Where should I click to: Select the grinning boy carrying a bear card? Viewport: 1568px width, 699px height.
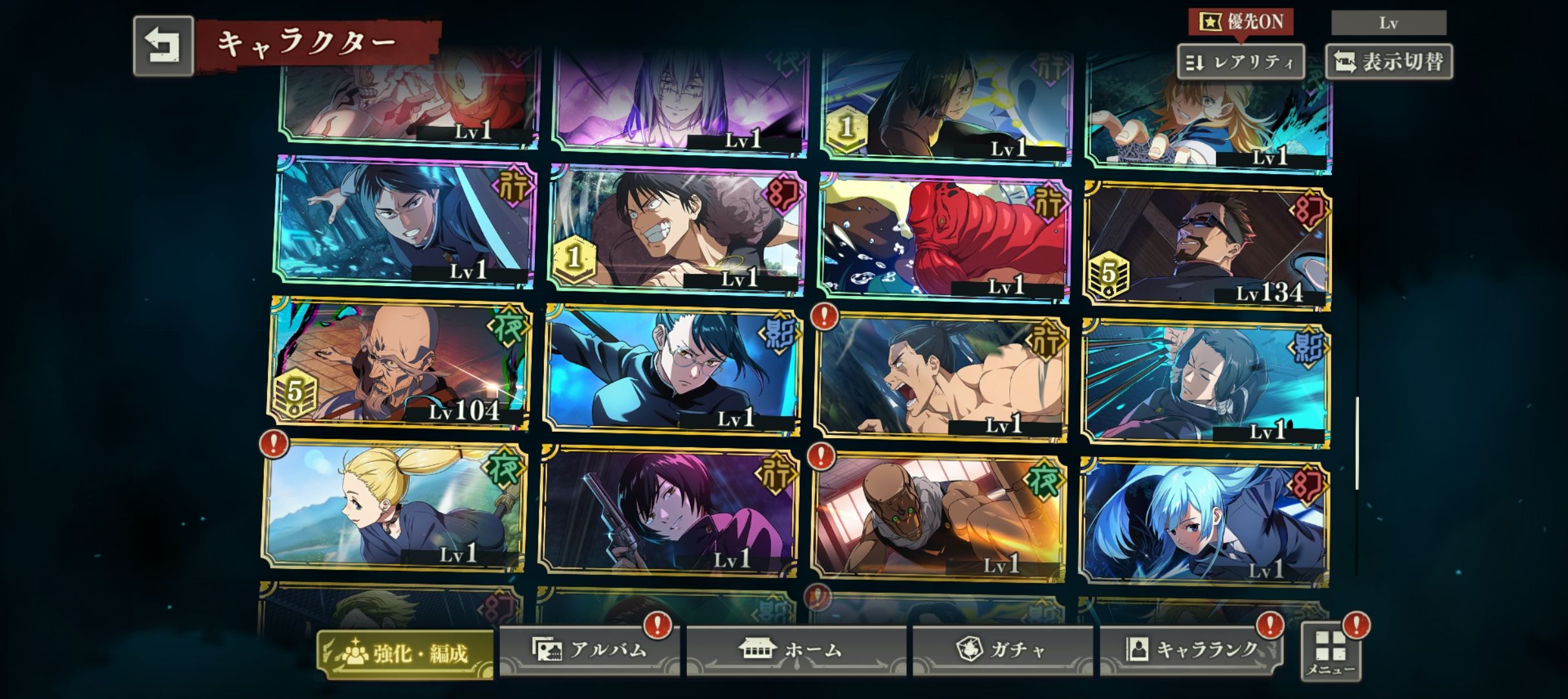(x=677, y=229)
